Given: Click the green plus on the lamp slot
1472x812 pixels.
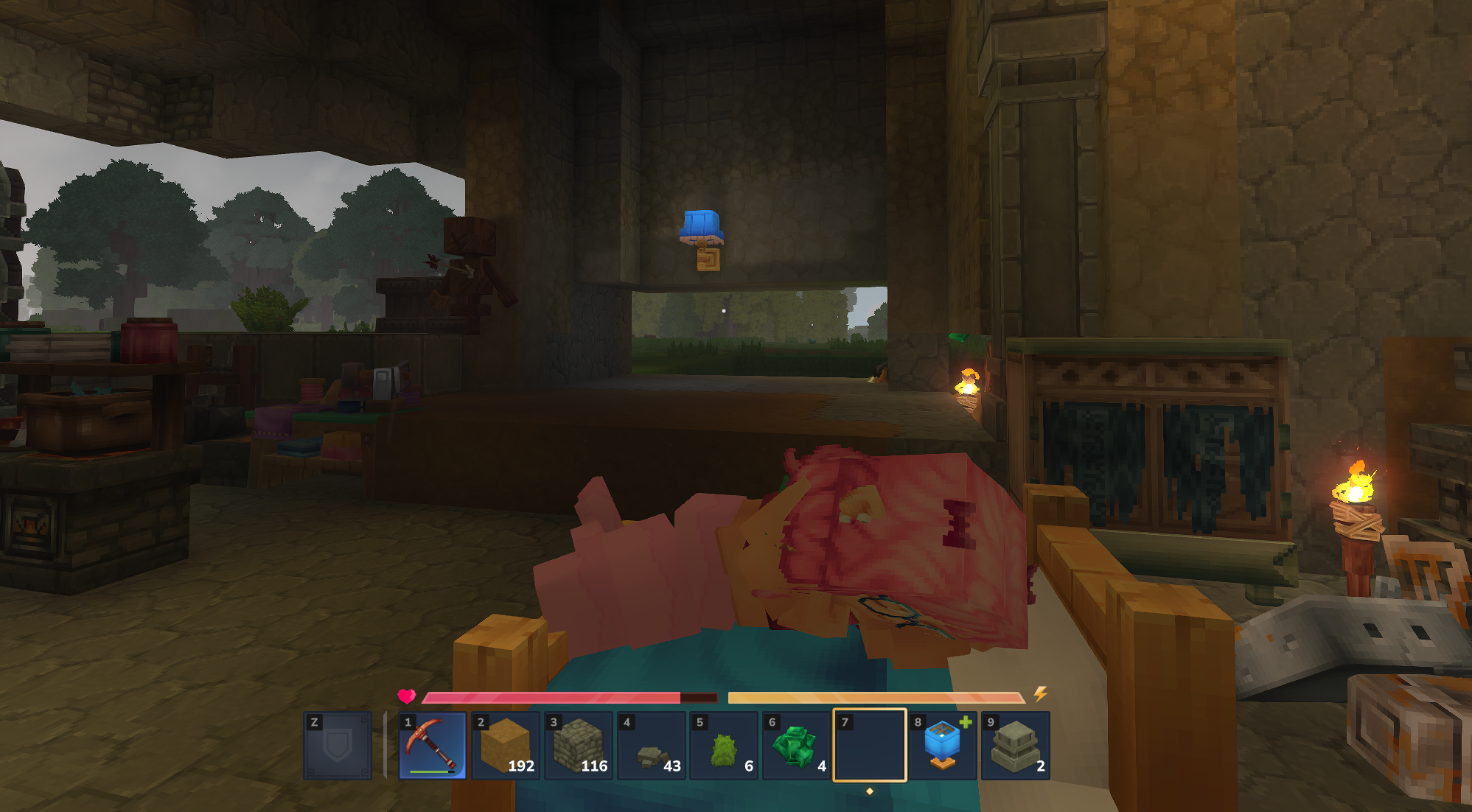Looking at the screenshot, I should coord(966,724).
